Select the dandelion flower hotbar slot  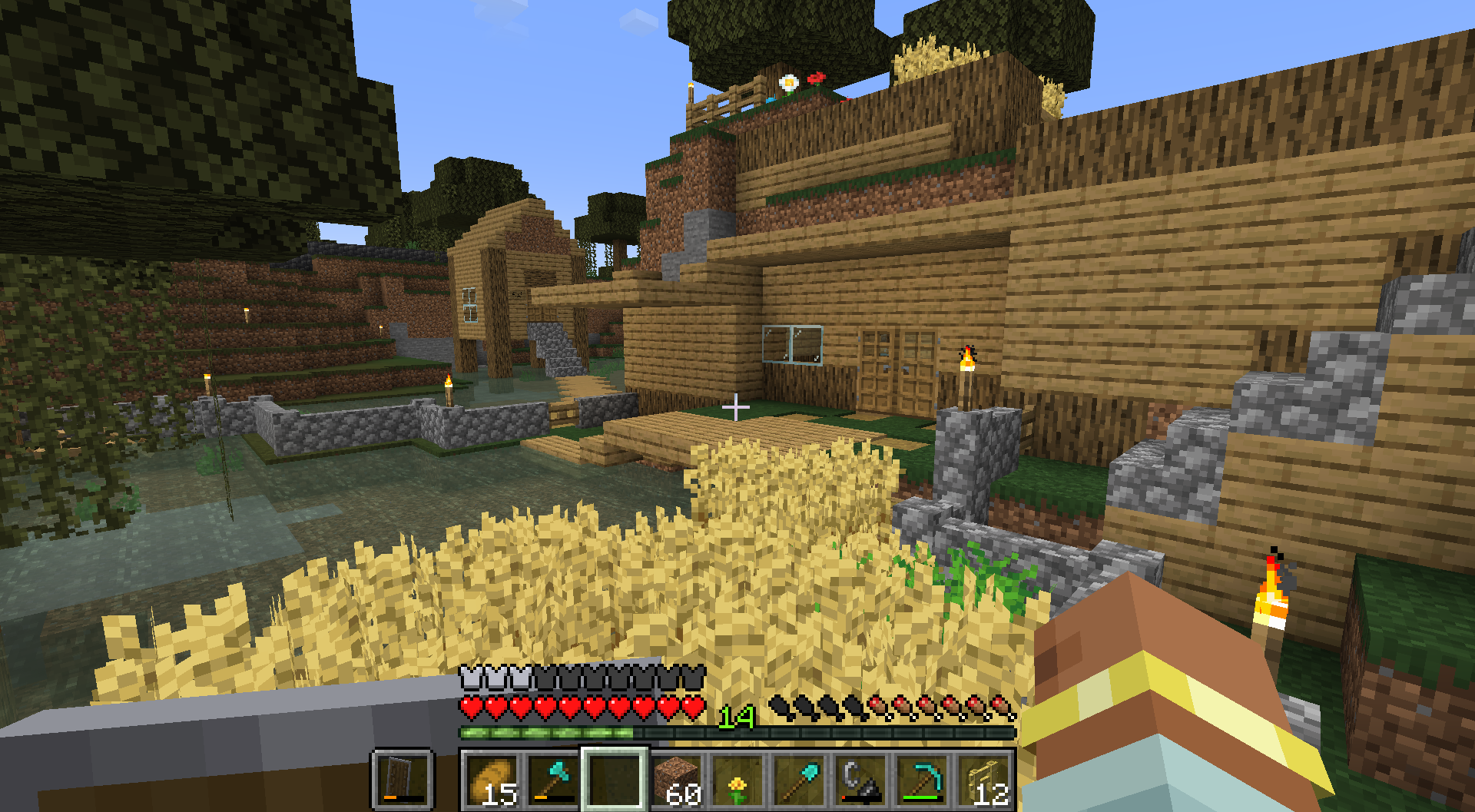[x=737, y=781]
